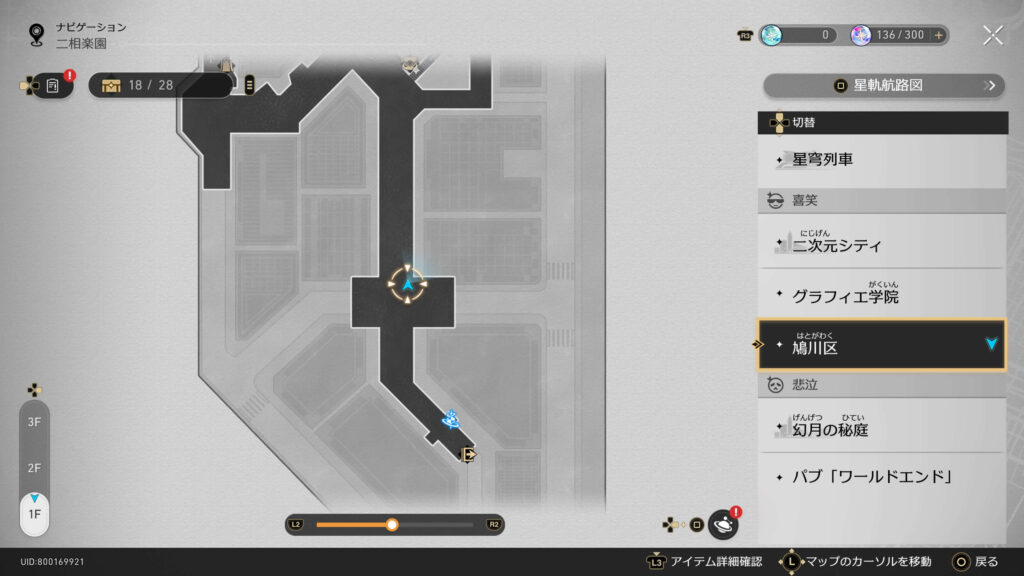Choose パブ「ワールドエンド」 from the list

[882, 476]
